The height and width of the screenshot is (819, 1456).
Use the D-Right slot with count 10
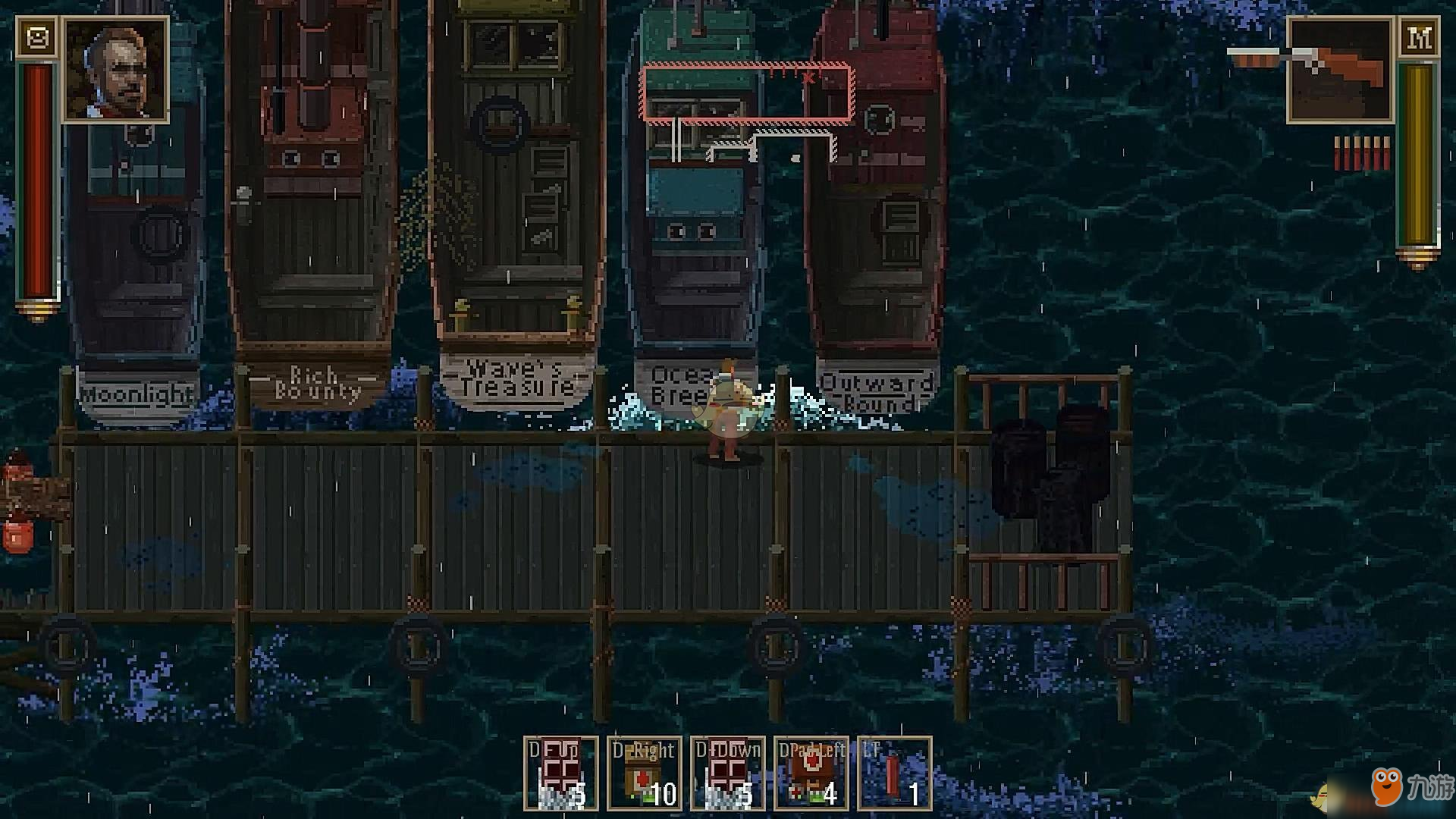coord(645,773)
